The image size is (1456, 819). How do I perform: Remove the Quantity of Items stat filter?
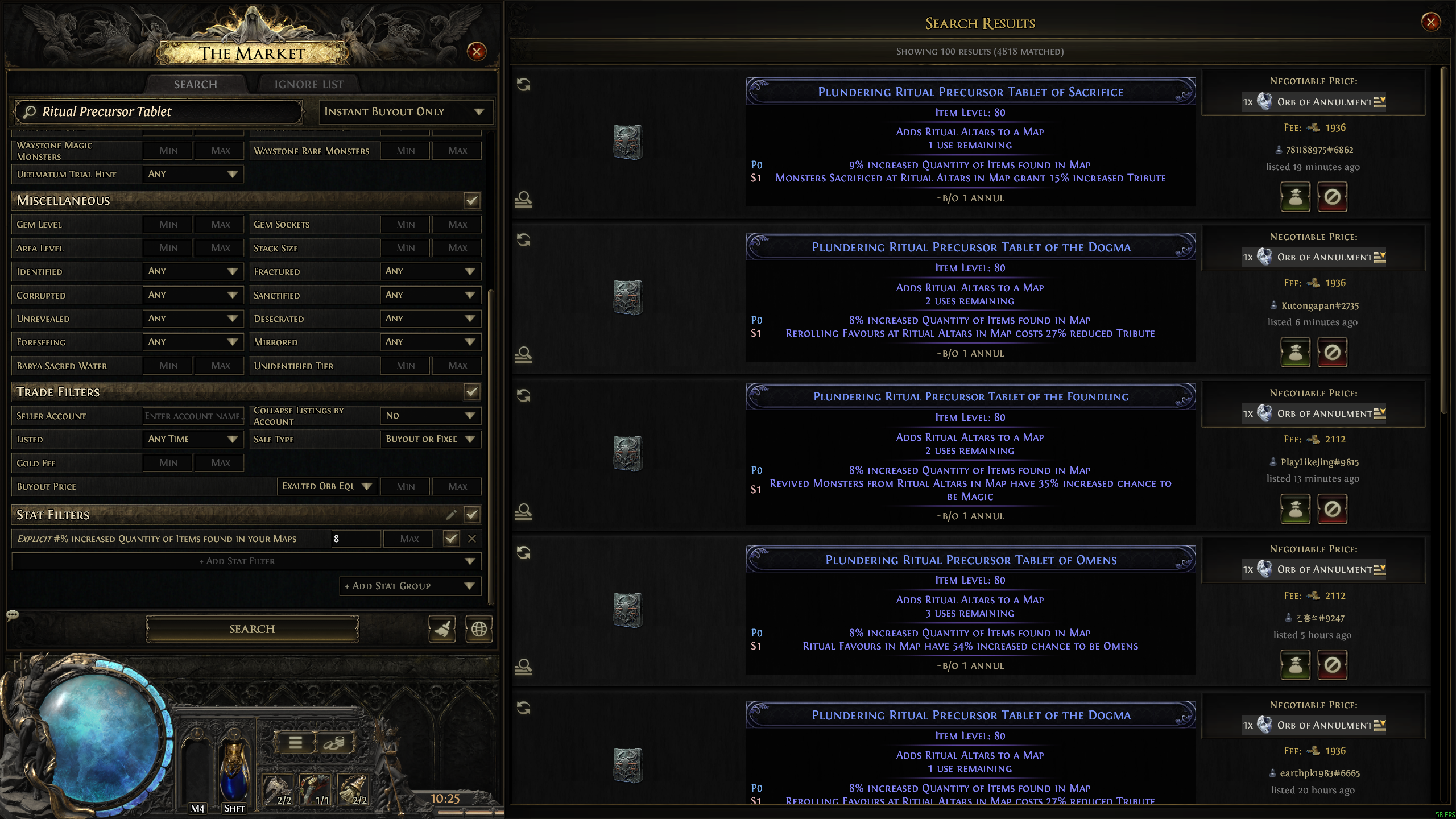(472, 539)
